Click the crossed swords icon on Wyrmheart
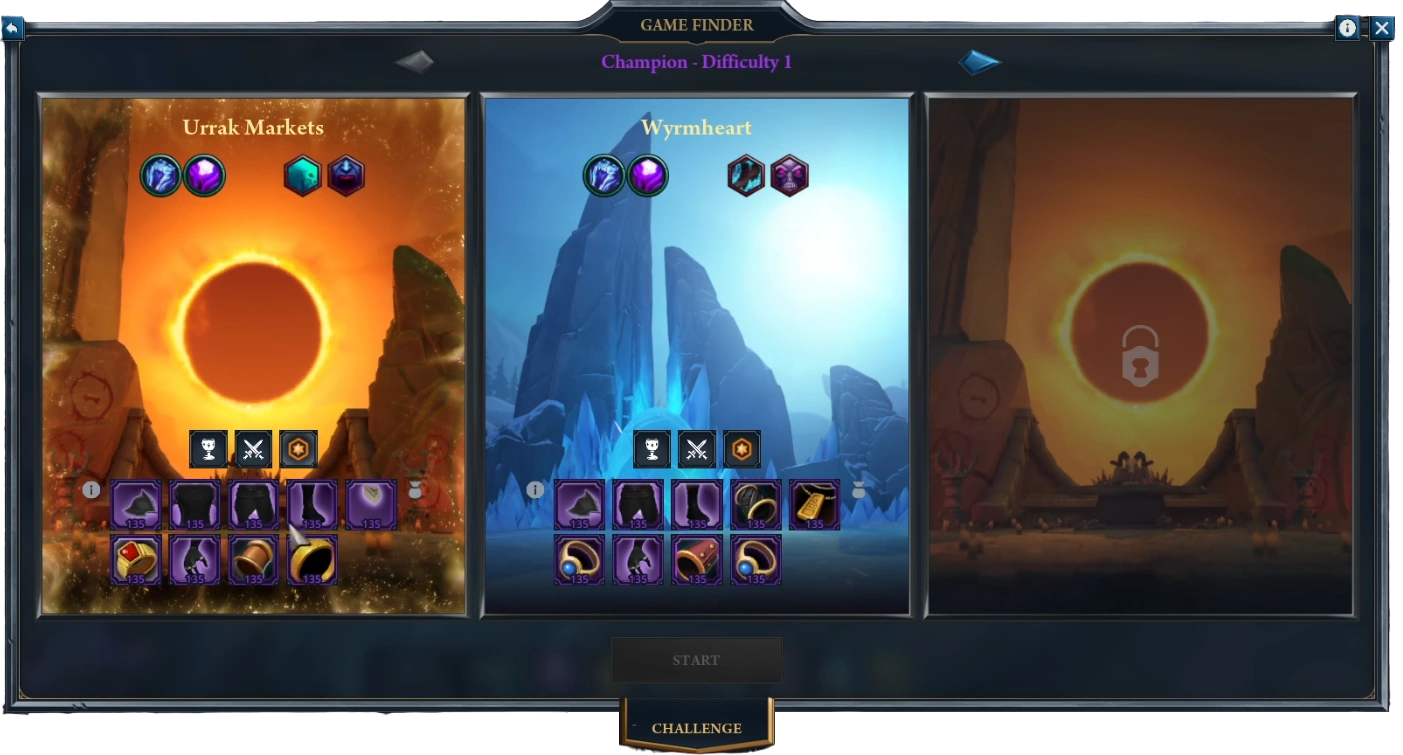 (x=697, y=450)
